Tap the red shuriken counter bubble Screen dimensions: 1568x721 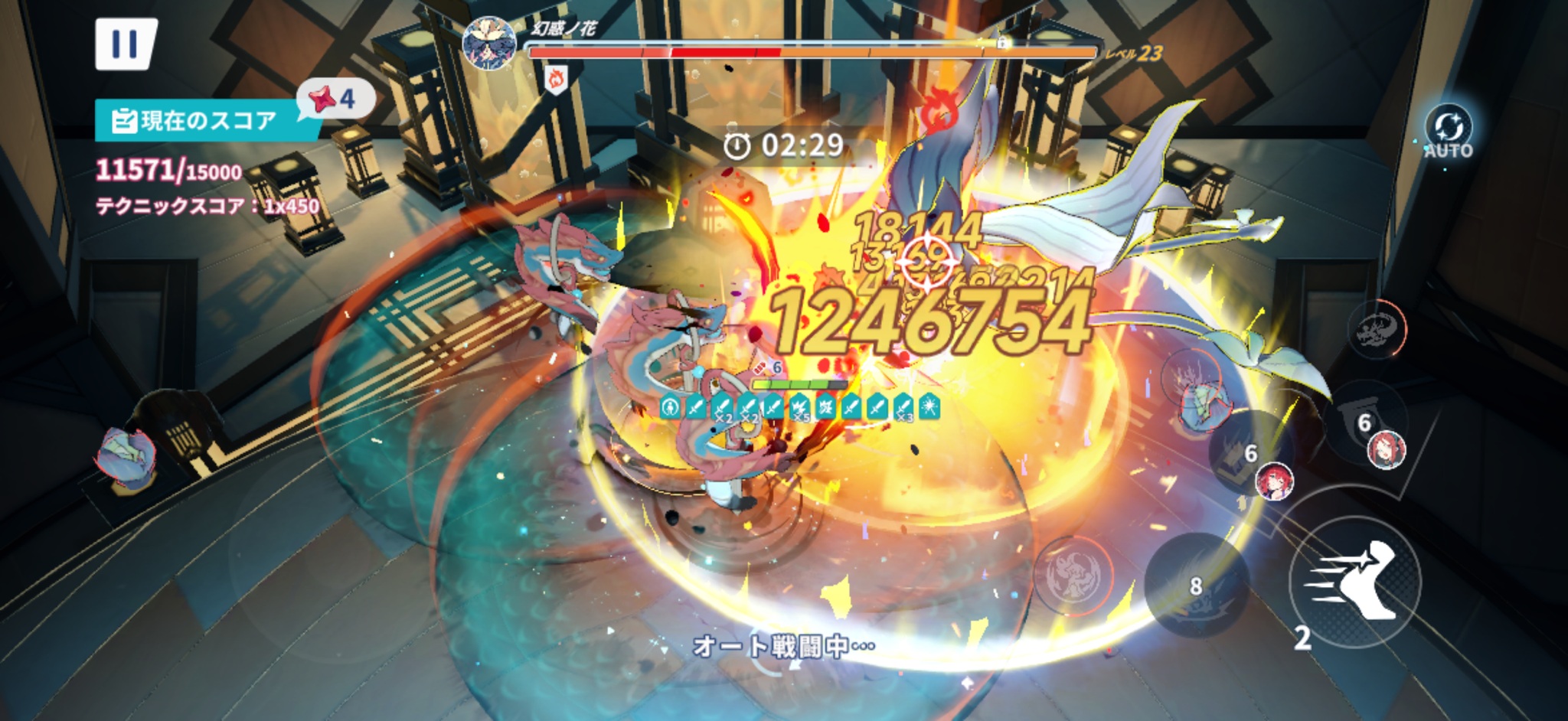[x=334, y=99]
